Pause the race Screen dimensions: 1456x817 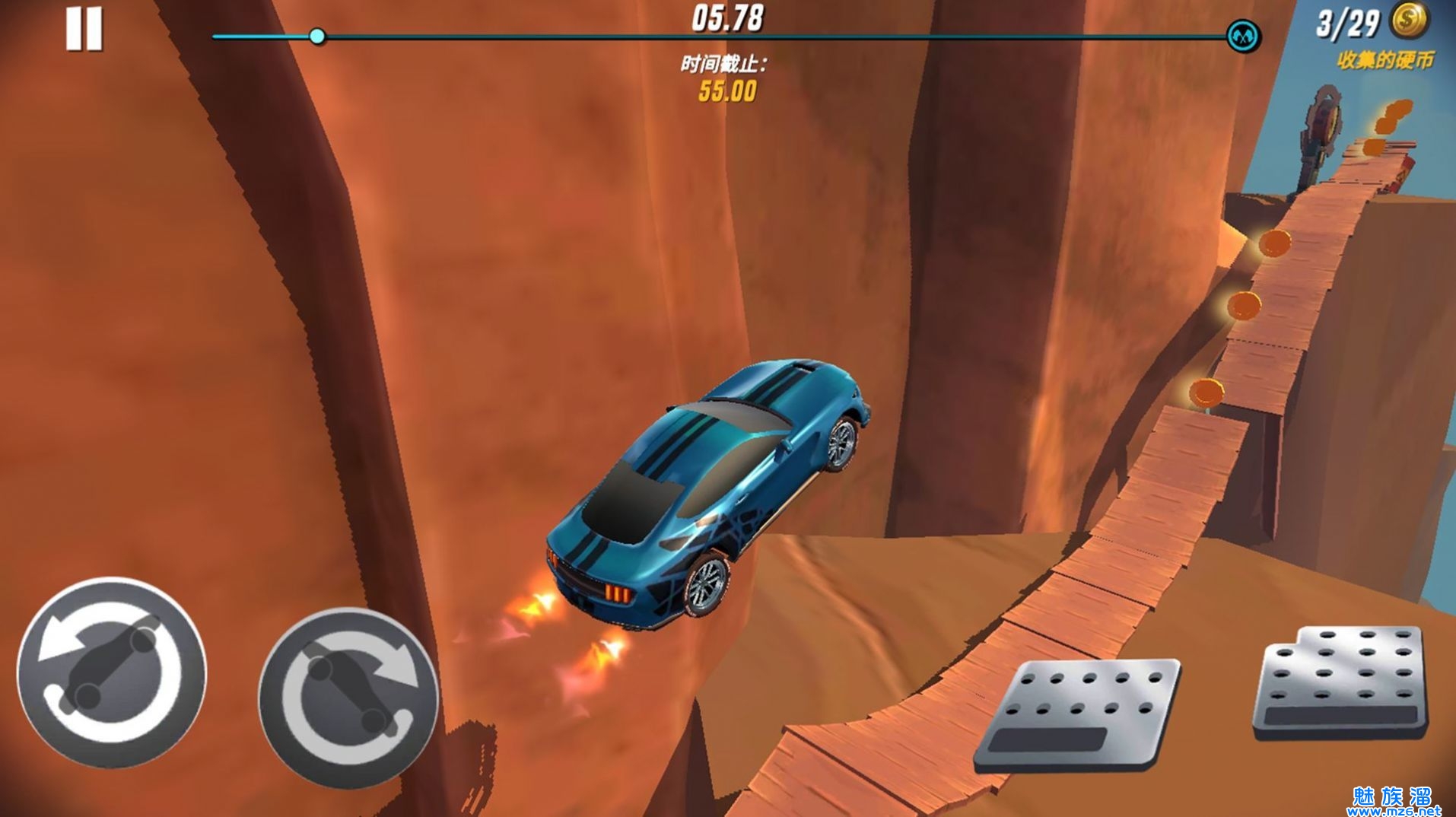click(x=84, y=30)
